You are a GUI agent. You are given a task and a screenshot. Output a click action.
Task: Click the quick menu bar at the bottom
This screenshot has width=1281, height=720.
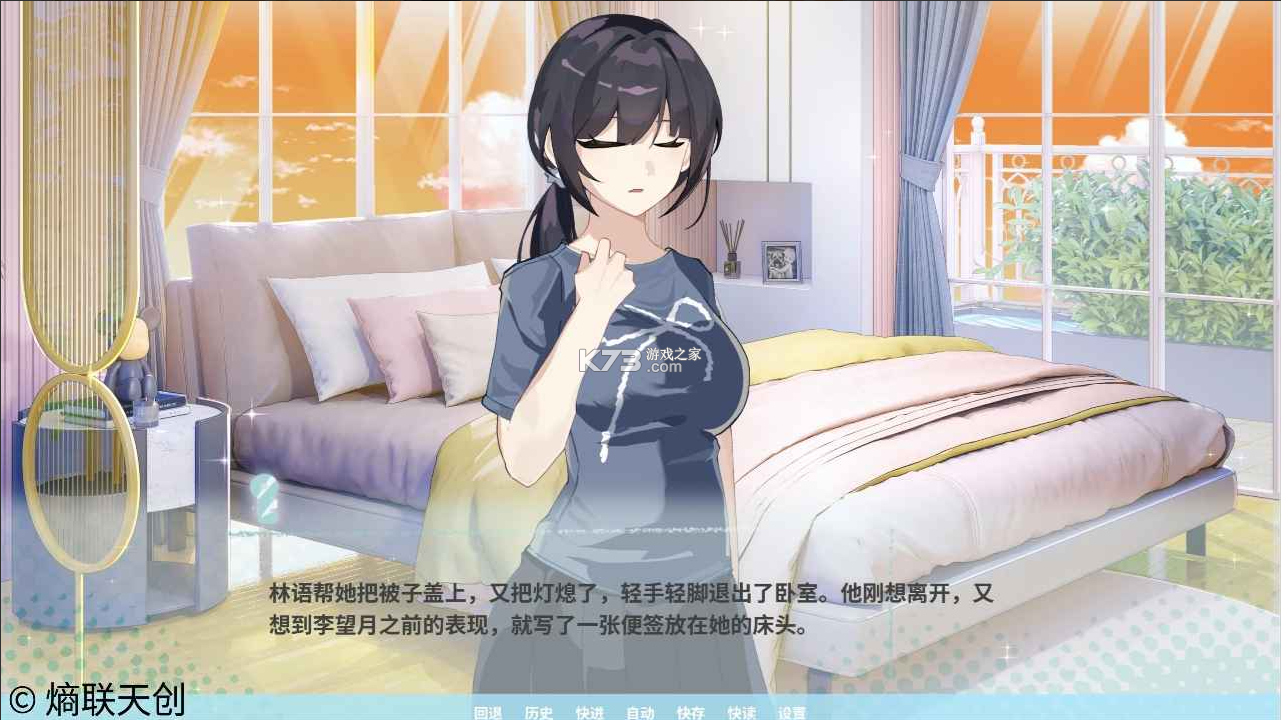click(x=640, y=713)
